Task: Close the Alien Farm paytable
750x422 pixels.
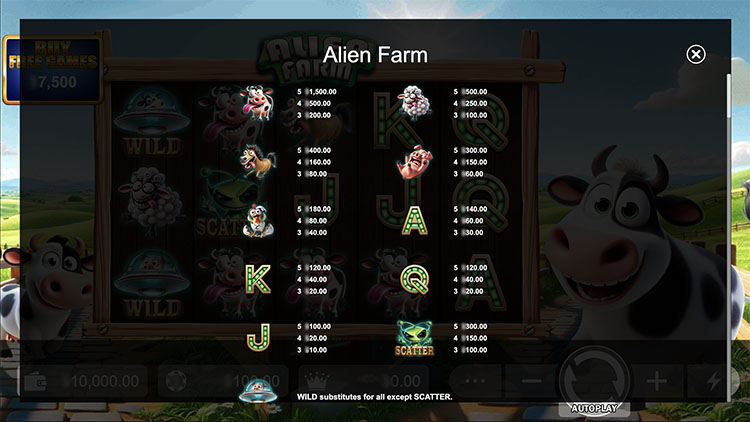Action: coord(696,55)
